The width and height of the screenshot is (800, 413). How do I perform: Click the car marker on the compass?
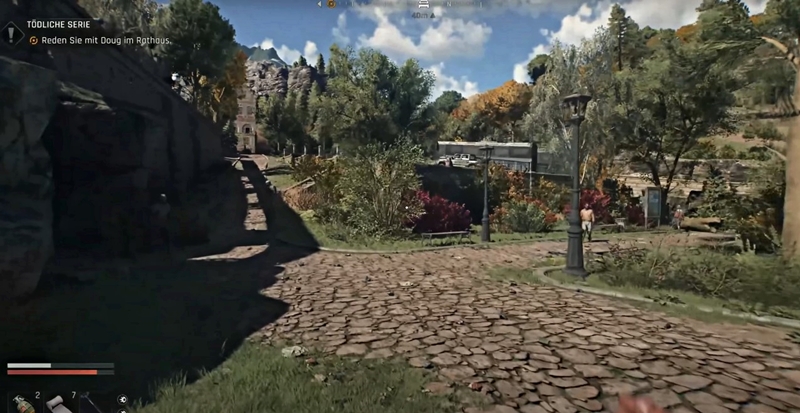point(423,4)
